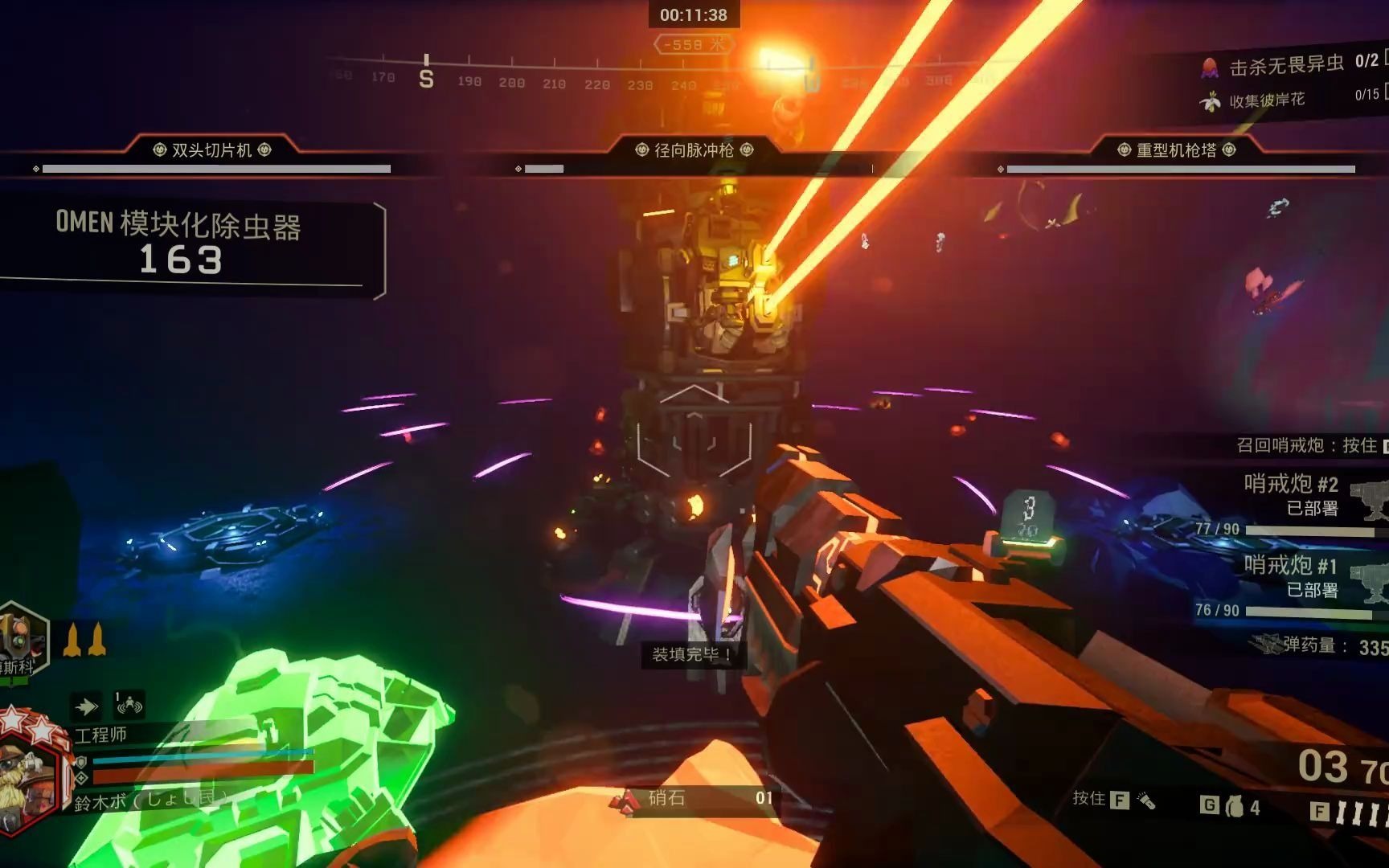Click the dash arrow ability icon
The width and height of the screenshot is (1389, 868).
coord(86,706)
